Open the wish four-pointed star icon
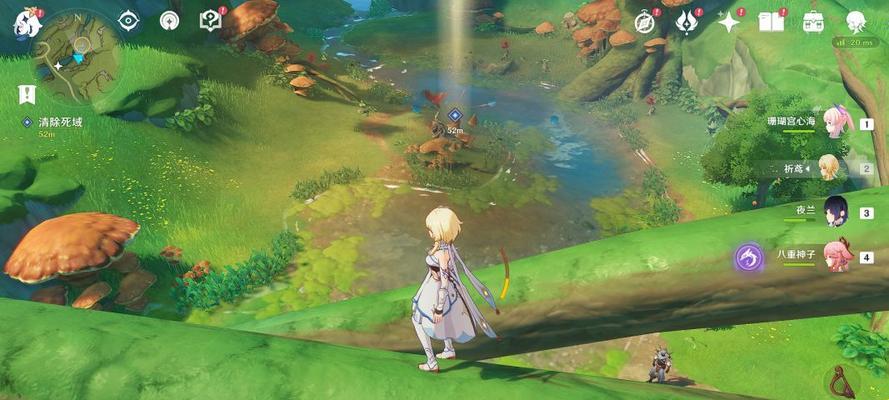Image resolution: width=889 pixels, height=400 pixels. pos(728,21)
